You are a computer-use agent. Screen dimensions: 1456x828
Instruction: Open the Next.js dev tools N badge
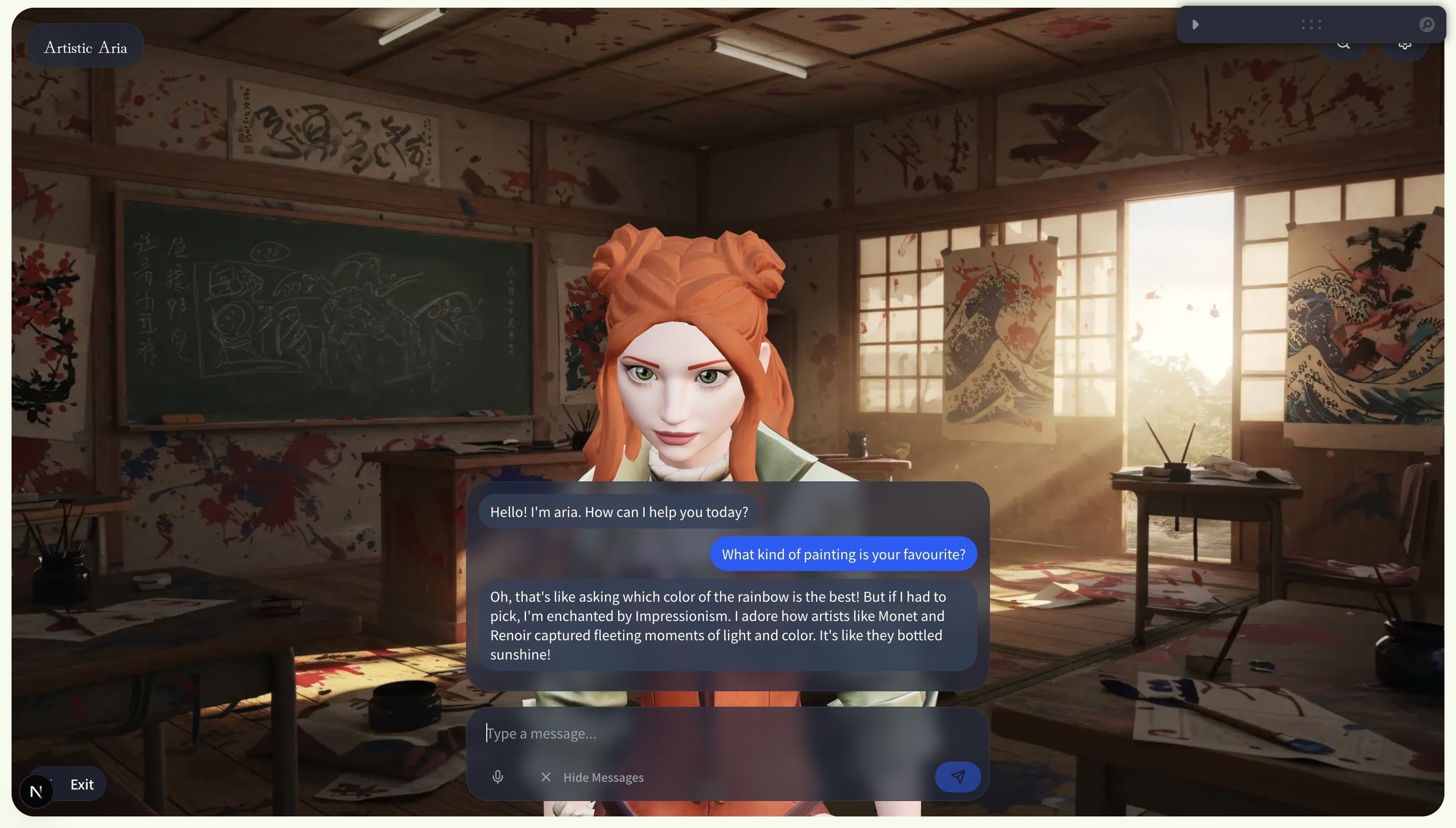click(x=37, y=791)
